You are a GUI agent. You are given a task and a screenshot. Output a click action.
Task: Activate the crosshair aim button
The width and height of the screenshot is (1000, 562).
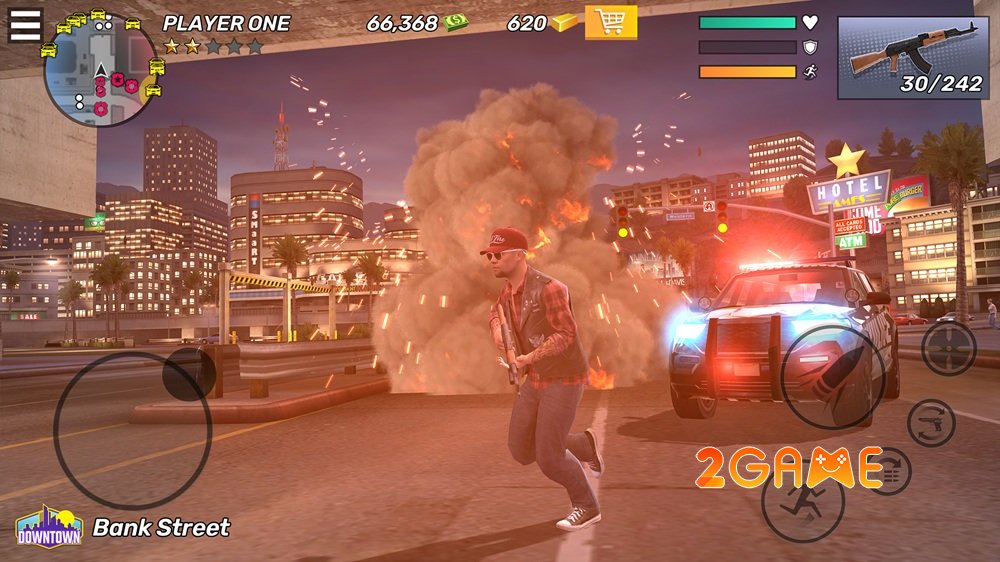coord(948,348)
